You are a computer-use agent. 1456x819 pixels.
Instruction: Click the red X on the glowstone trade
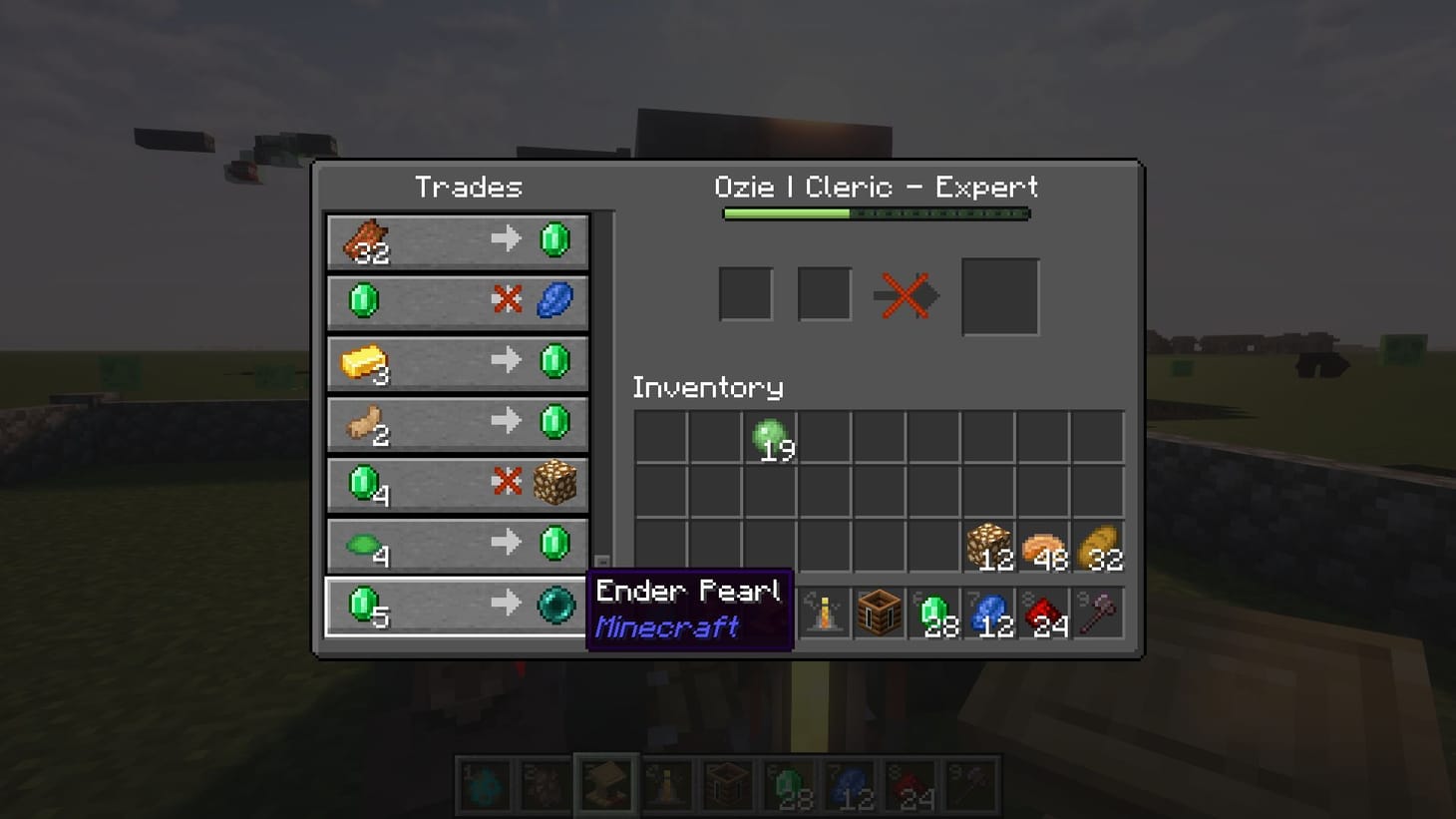point(509,482)
